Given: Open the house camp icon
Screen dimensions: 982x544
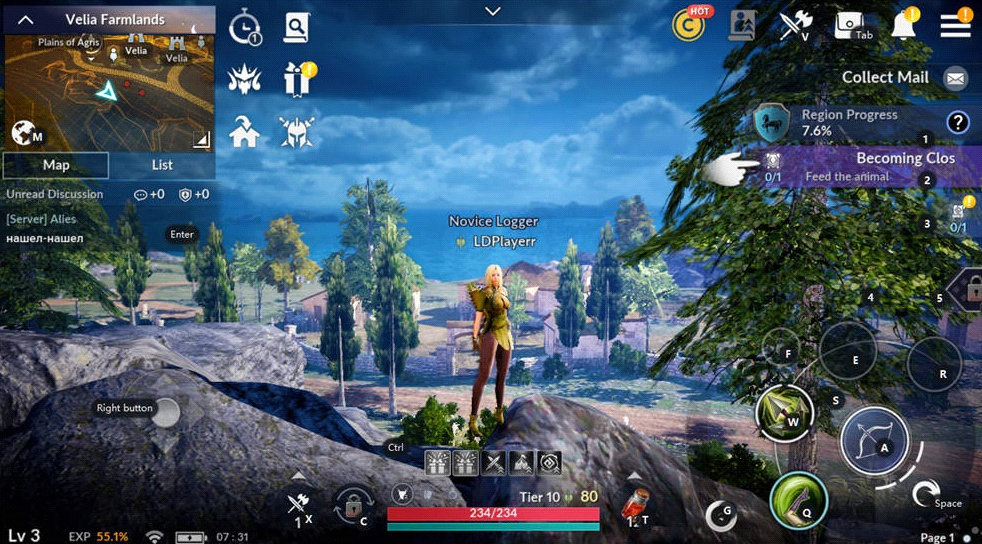Looking at the screenshot, I should click(244, 131).
